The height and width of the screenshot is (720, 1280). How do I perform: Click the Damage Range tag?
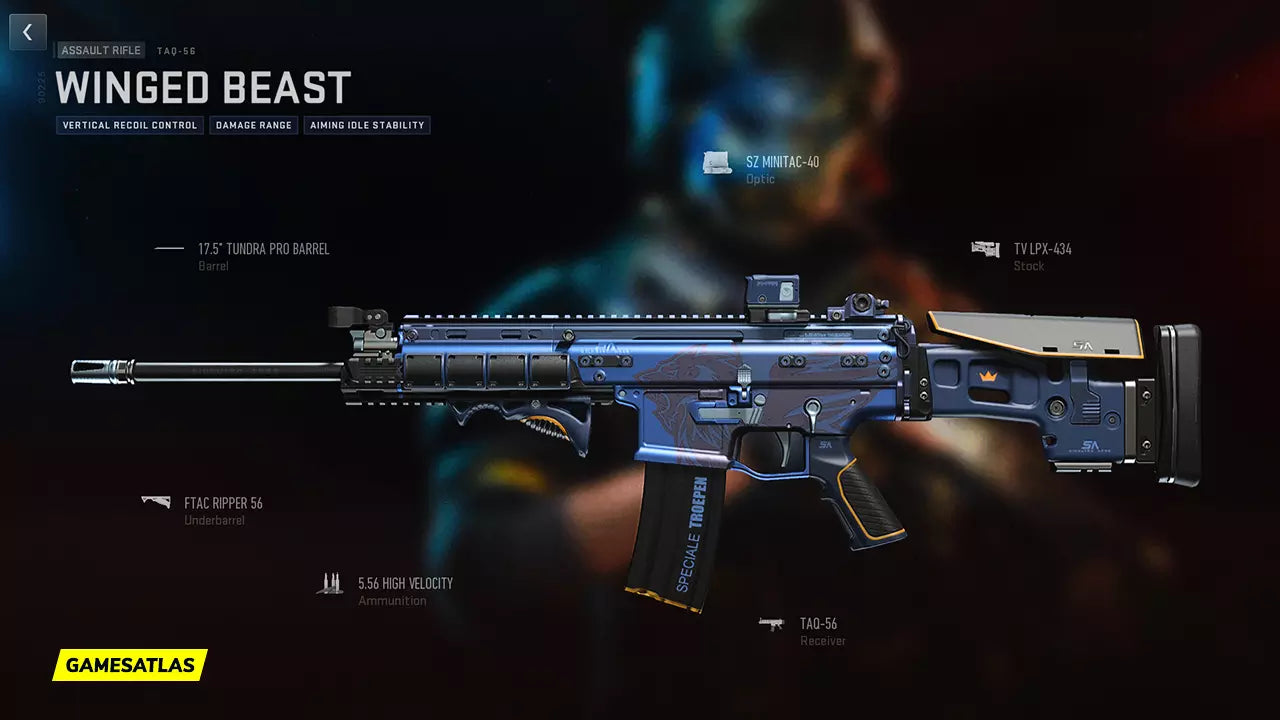[254, 126]
